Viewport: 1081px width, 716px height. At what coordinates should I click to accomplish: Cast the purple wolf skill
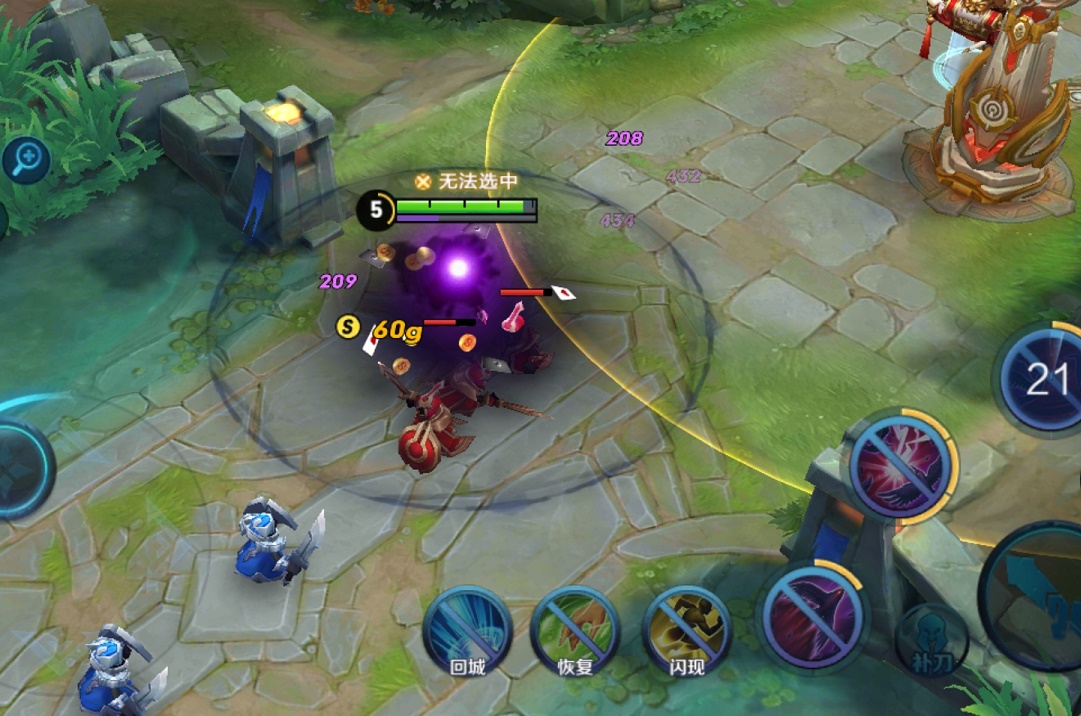[812, 613]
